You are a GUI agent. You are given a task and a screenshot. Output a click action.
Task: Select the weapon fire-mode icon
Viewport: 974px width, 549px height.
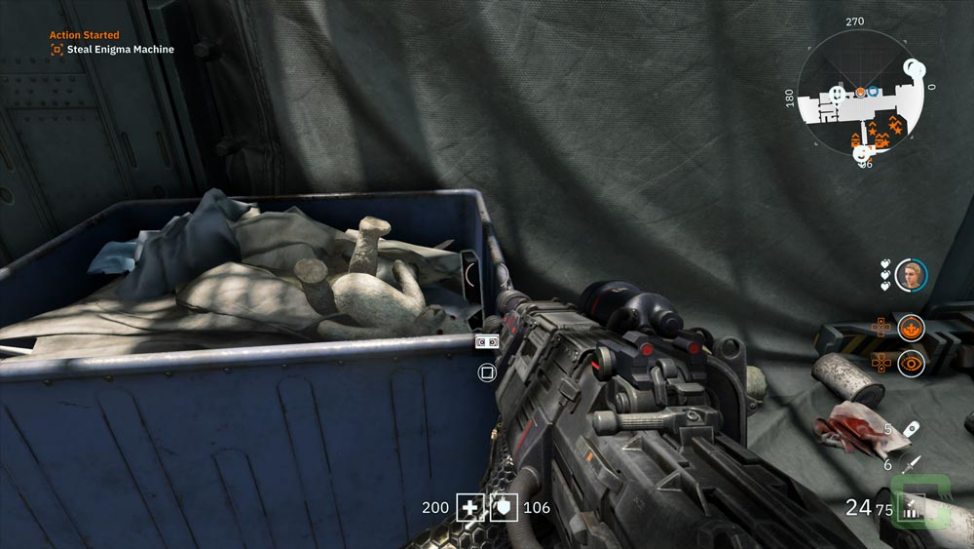click(x=911, y=510)
